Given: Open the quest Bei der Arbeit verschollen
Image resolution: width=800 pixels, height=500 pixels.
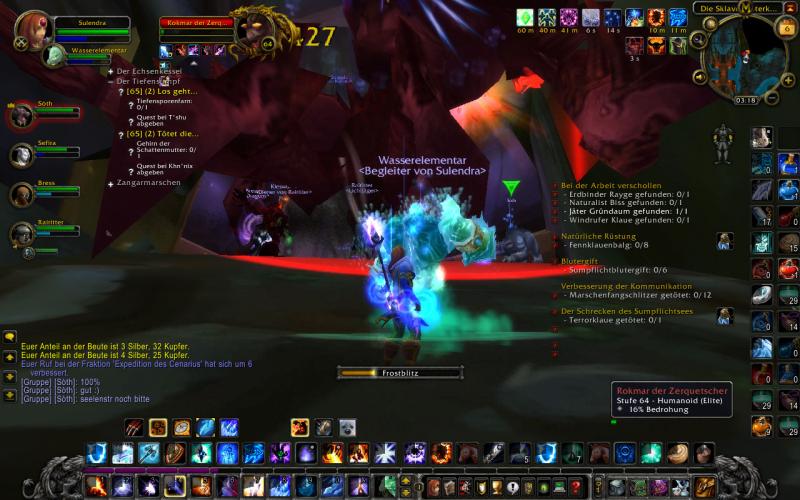Looking at the screenshot, I should click(612, 185).
